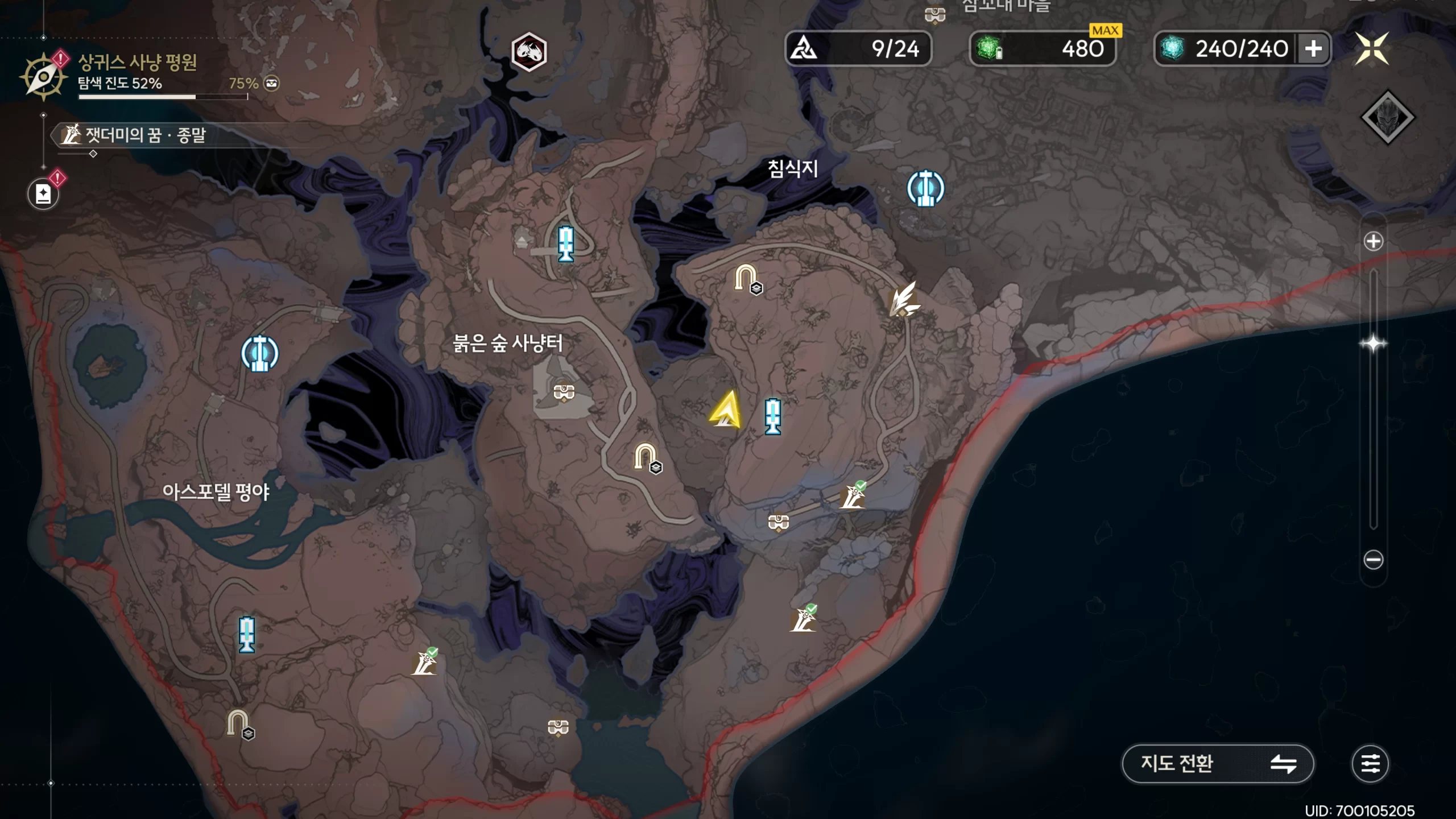Close the map with the star X button
The height and width of the screenshot is (819, 1456).
click(x=1372, y=48)
